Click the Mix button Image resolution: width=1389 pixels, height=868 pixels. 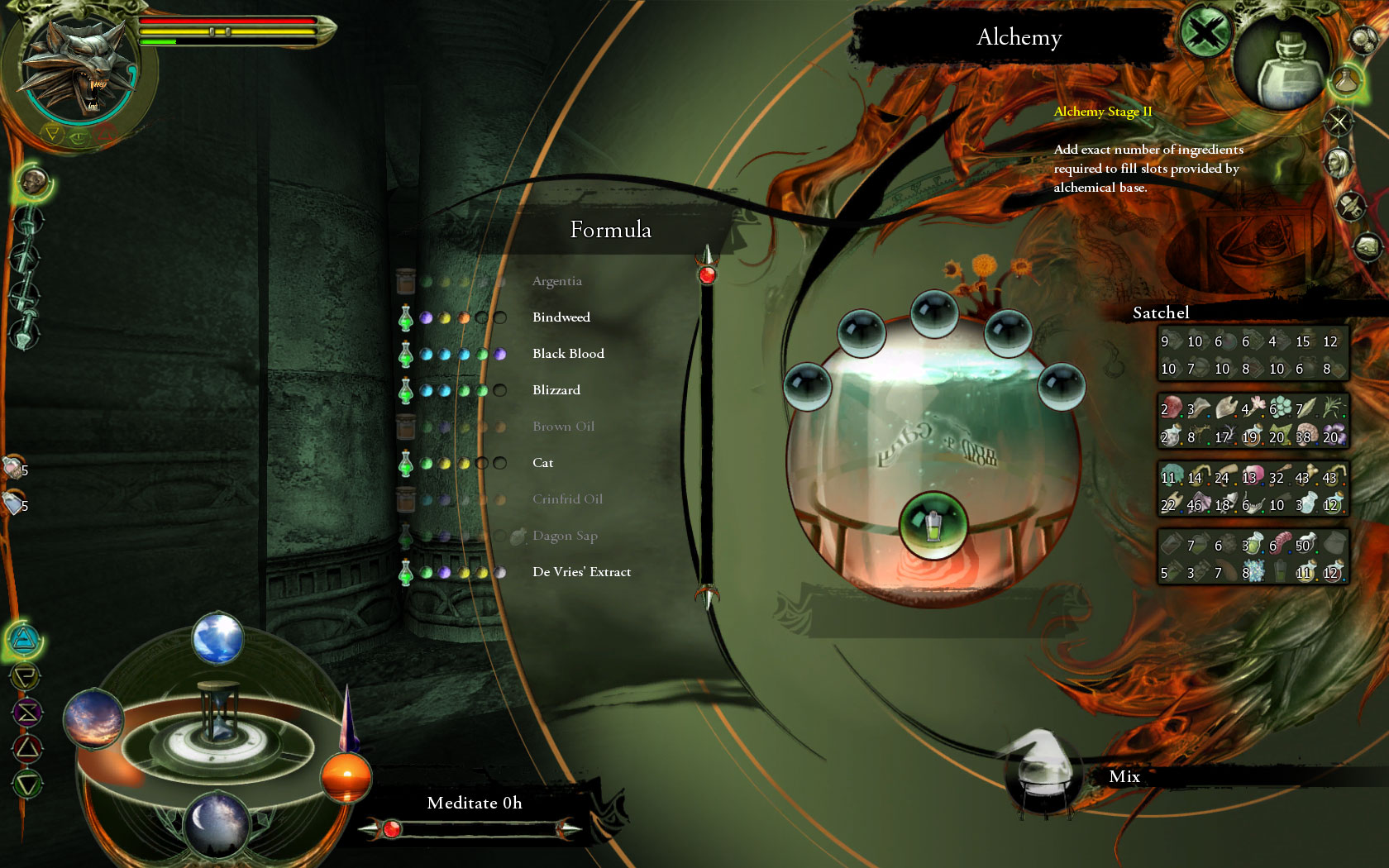click(1124, 776)
